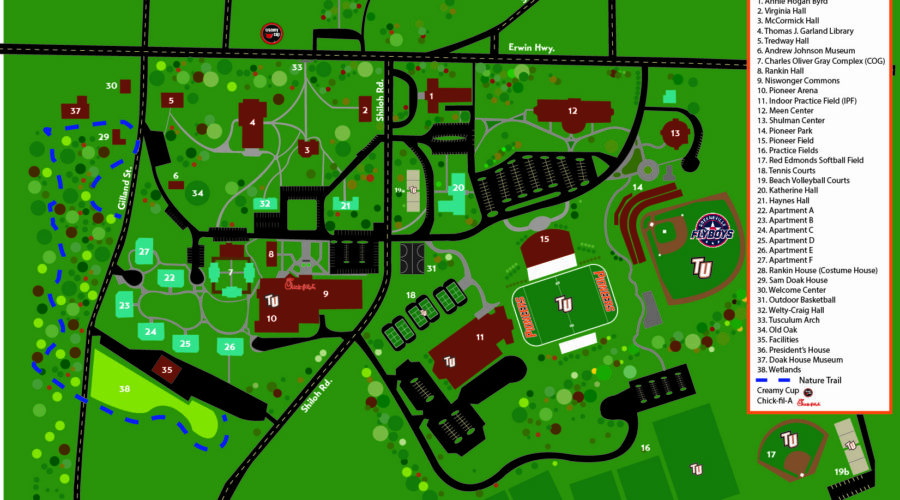Click map marker number 35
This screenshot has height=500, width=900.
pos(167,370)
